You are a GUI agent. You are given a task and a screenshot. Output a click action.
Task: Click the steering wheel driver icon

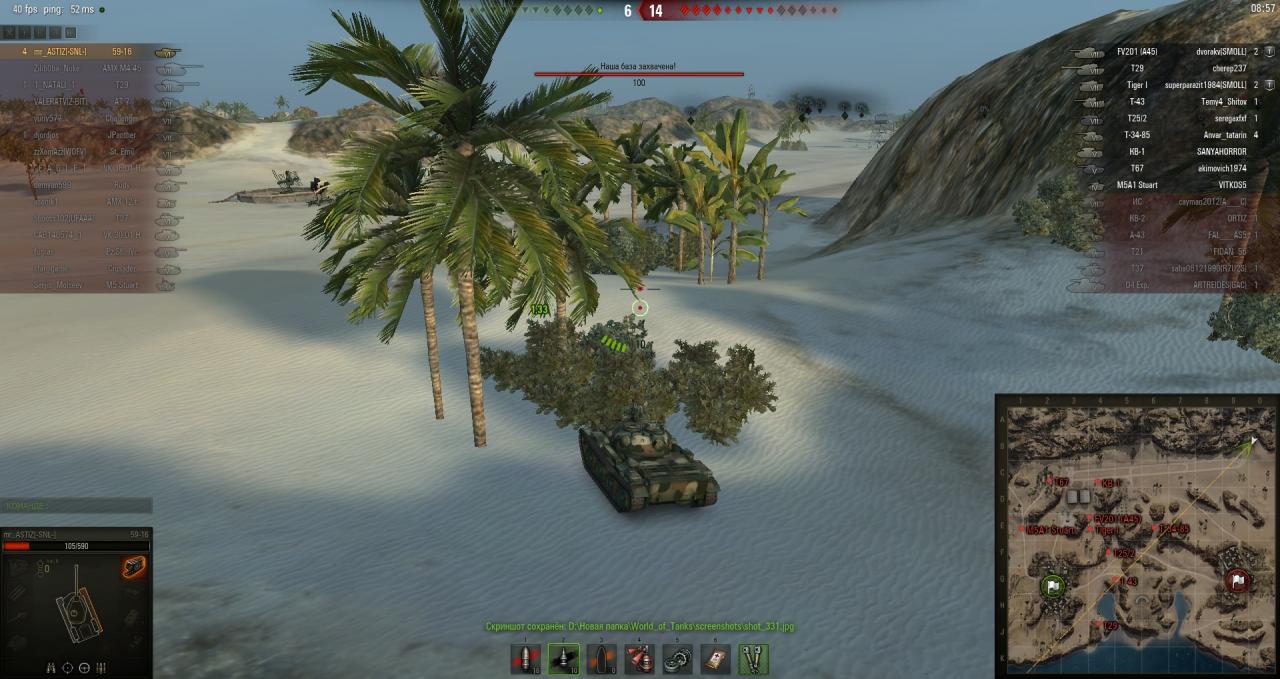84,667
